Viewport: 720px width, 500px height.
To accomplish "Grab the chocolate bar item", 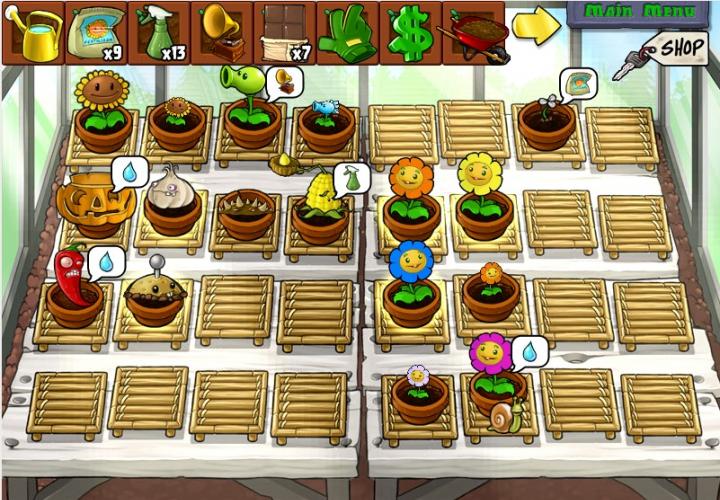I will (284, 32).
